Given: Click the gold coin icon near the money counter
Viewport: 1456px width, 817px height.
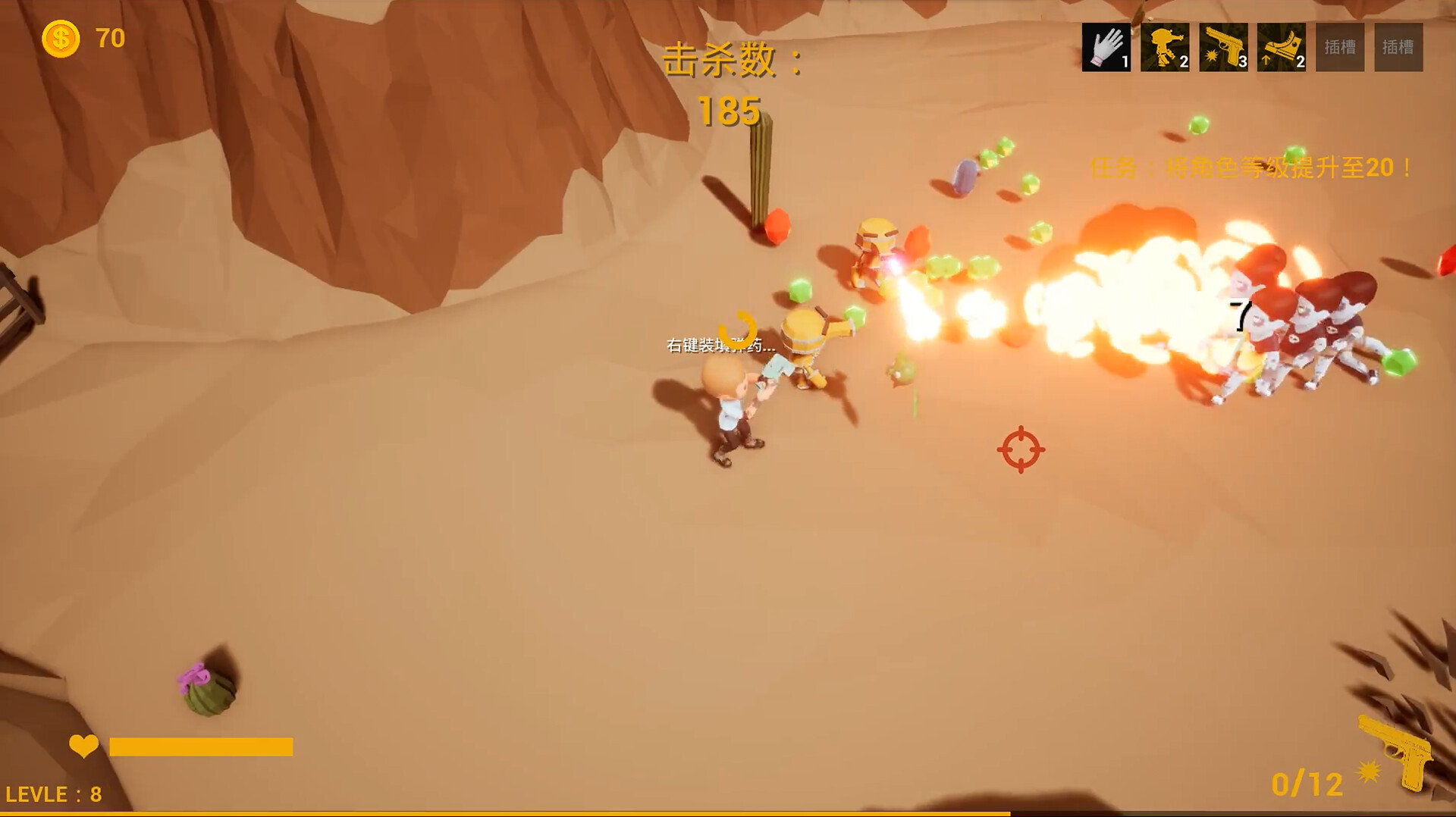Looking at the screenshot, I should 61,37.
